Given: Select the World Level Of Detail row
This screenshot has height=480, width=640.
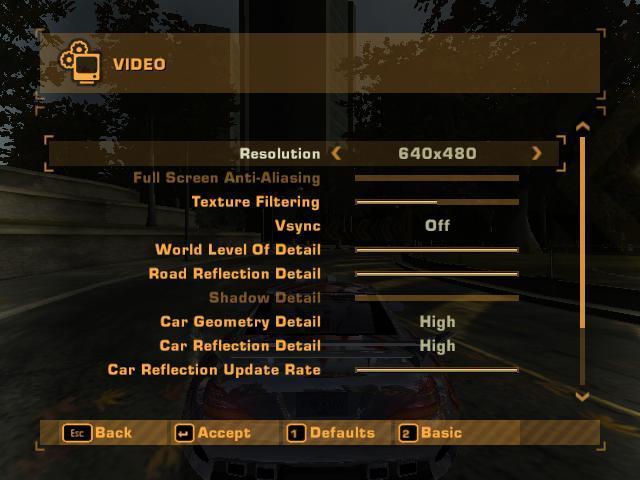Looking at the screenshot, I should coord(238,249).
